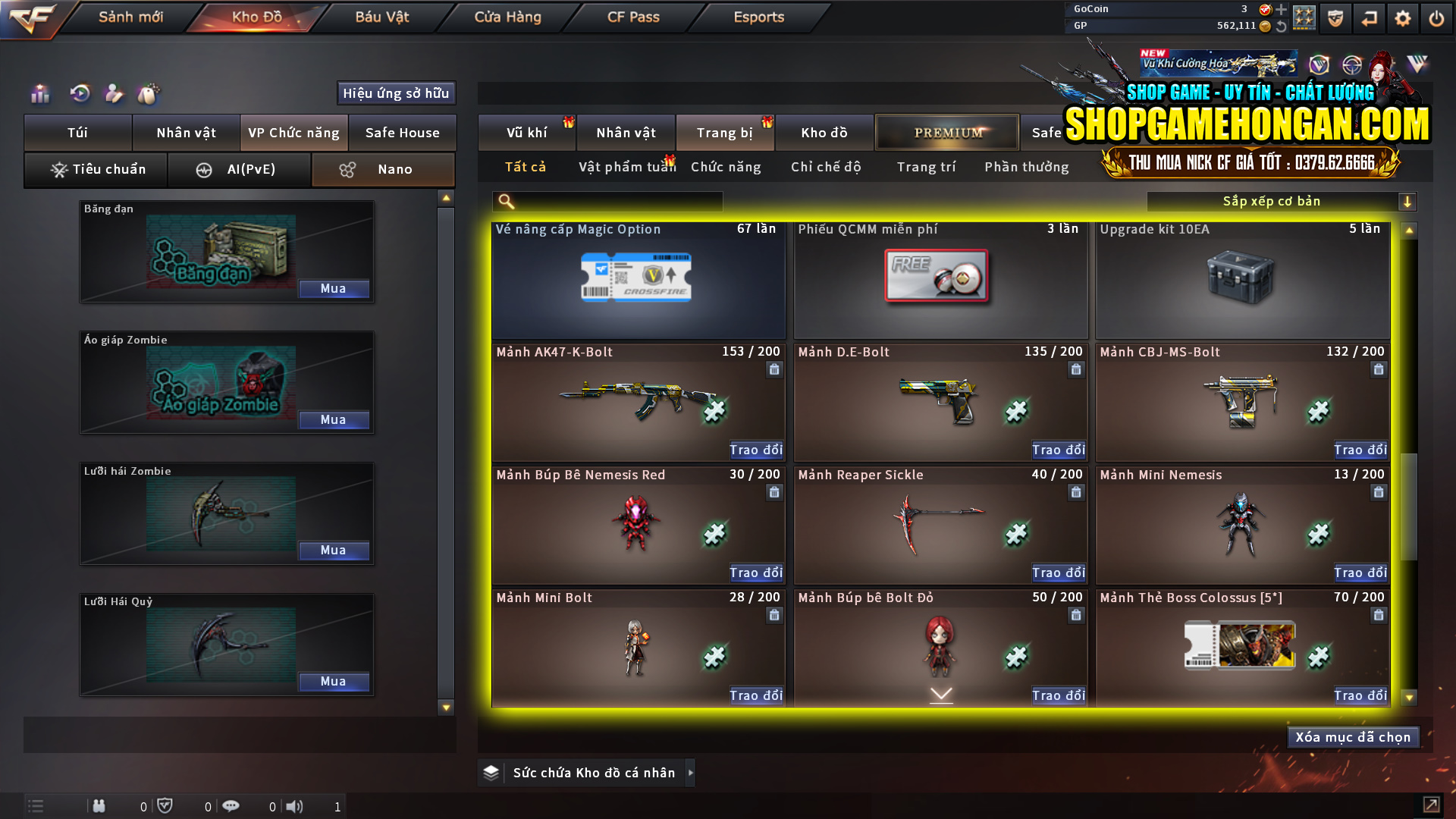The image size is (1456, 819).
Task: Mark Mảnh Reaper Sickle with its trash checkbox
Action: pyautogui.click(x=1076, y=492)
